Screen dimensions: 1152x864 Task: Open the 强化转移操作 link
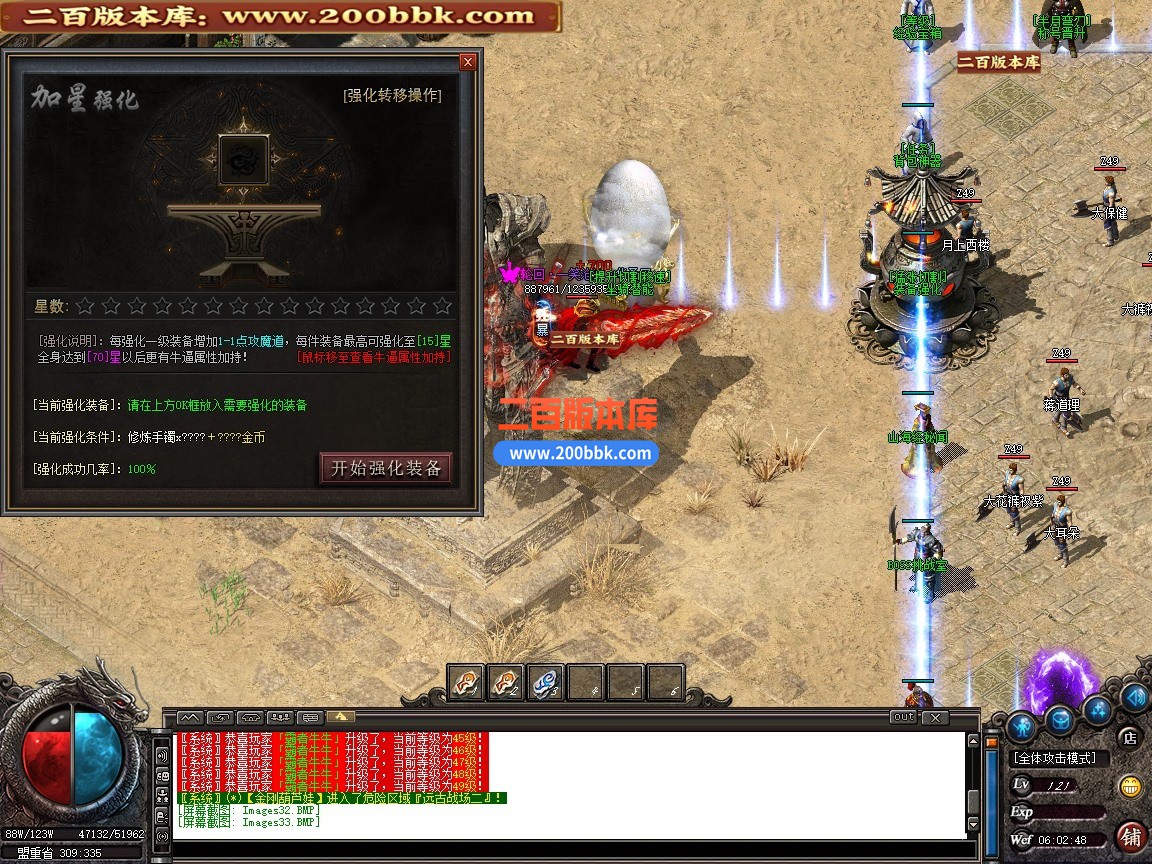coord(392,96)
